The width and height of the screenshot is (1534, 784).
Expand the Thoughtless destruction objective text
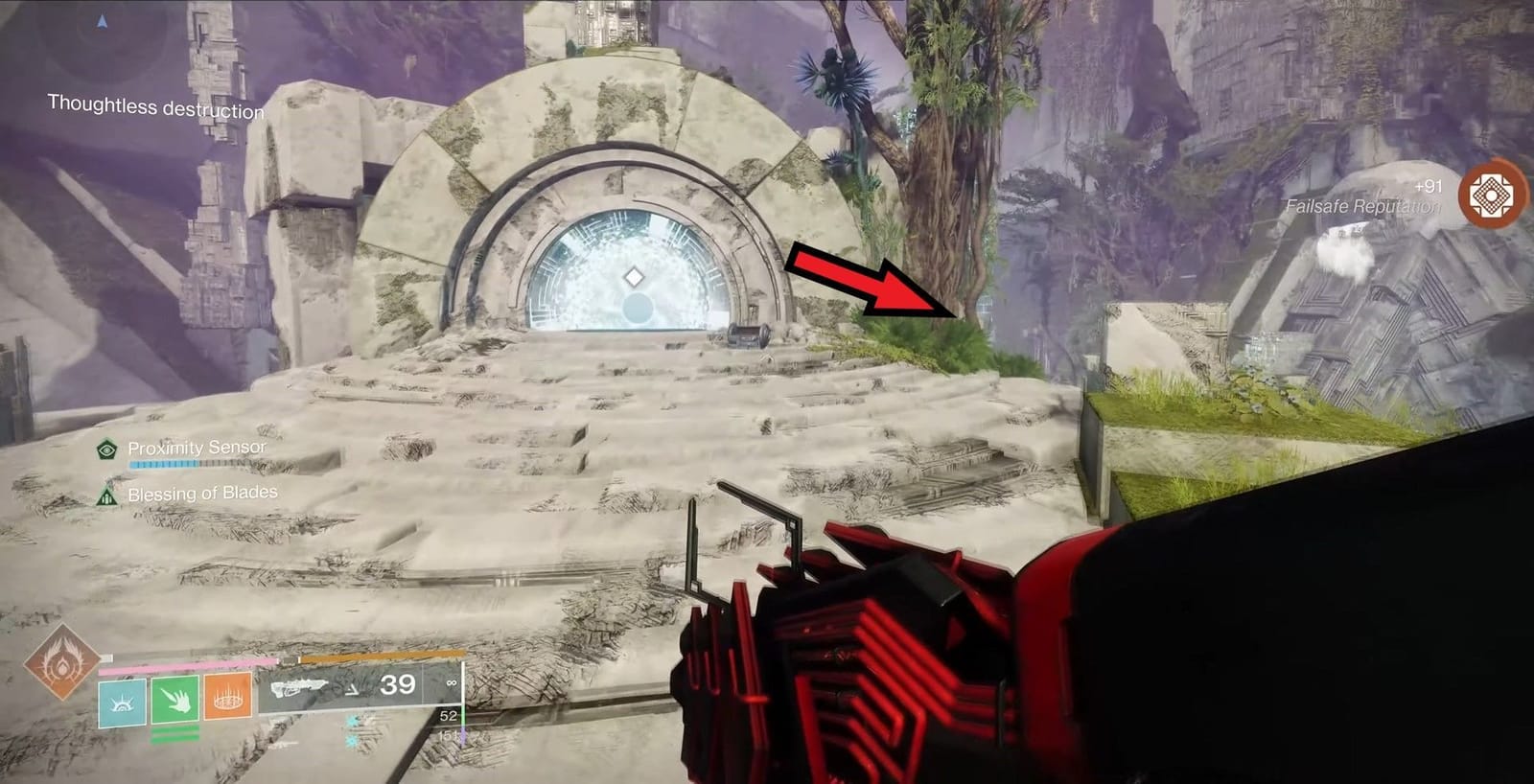click(155, 105)
